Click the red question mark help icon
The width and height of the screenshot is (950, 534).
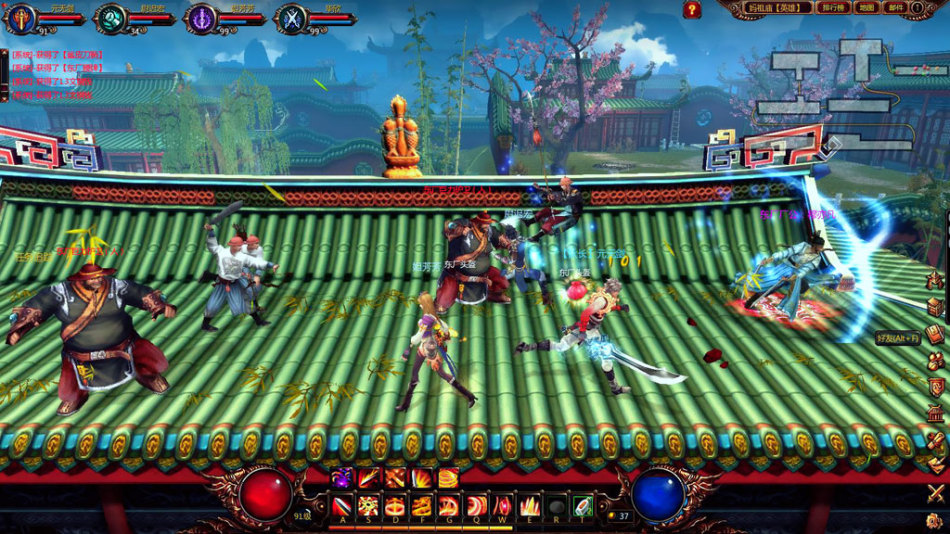pos(692,9)
